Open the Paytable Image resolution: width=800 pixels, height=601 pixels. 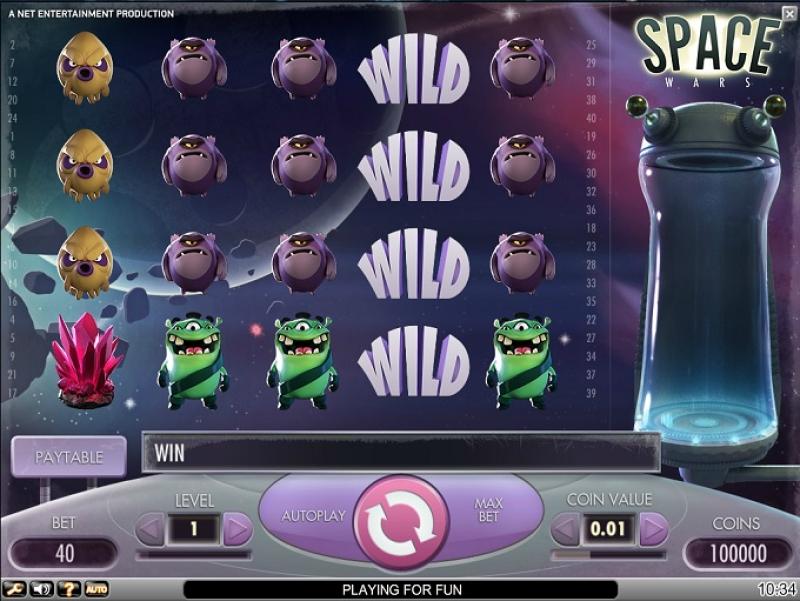pyautogui.click(x=69, y=457)
